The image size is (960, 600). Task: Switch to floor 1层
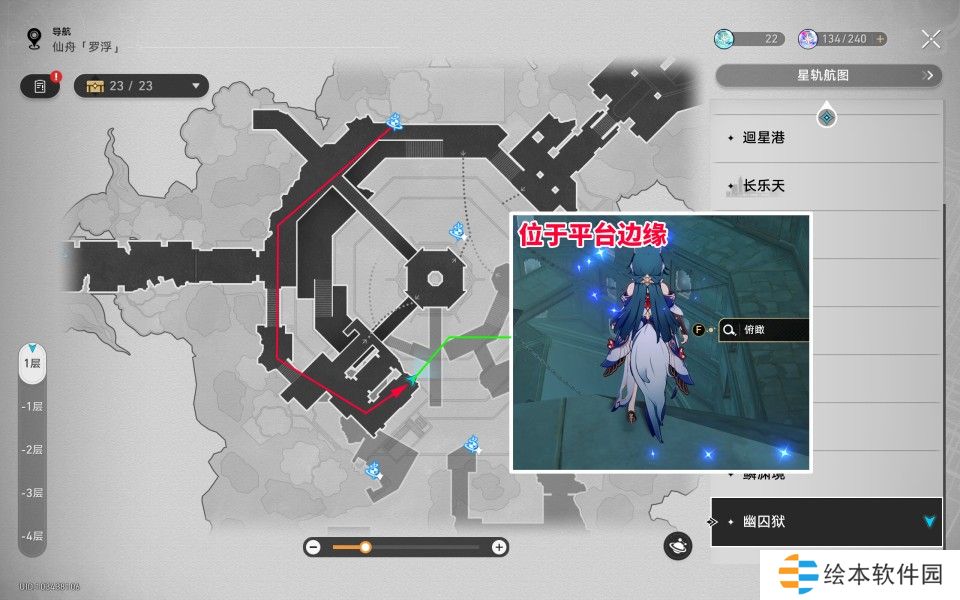[33, 363]
